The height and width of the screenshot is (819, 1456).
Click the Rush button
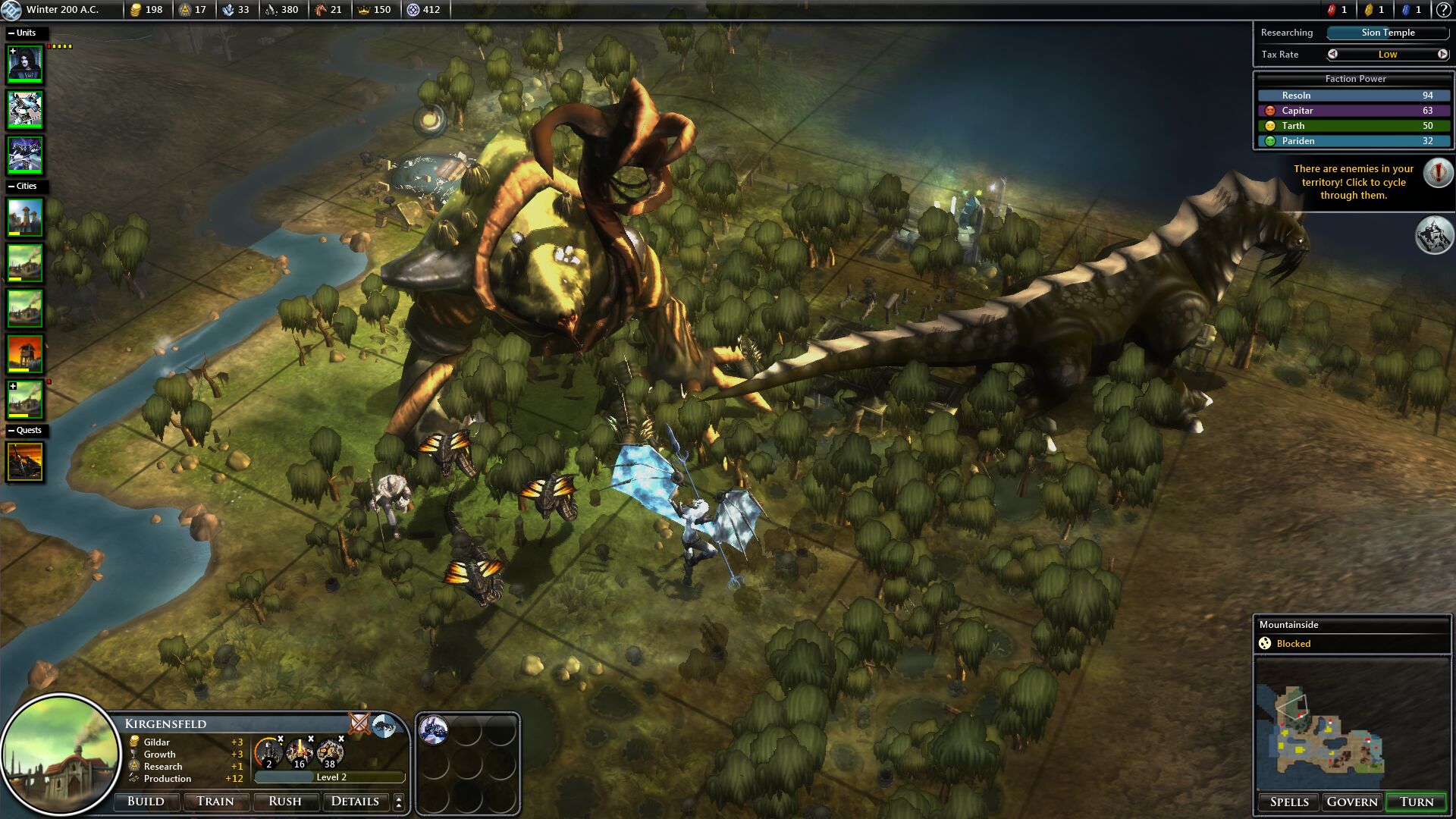coord(284,802)
